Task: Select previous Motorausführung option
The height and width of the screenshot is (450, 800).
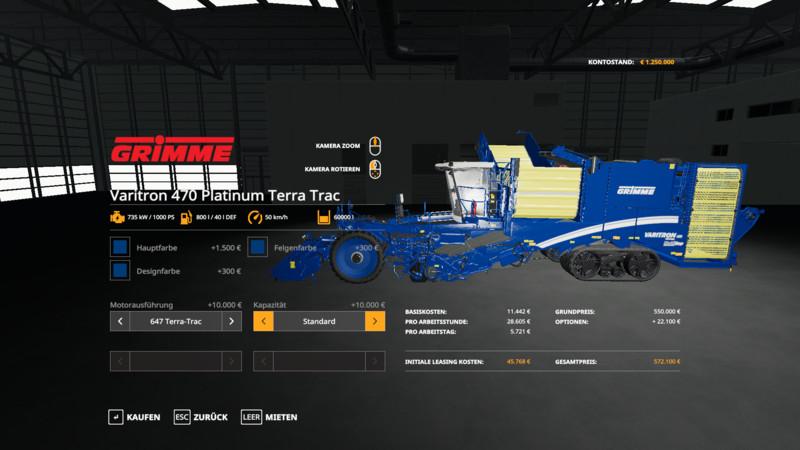Action: pos(120,321)
